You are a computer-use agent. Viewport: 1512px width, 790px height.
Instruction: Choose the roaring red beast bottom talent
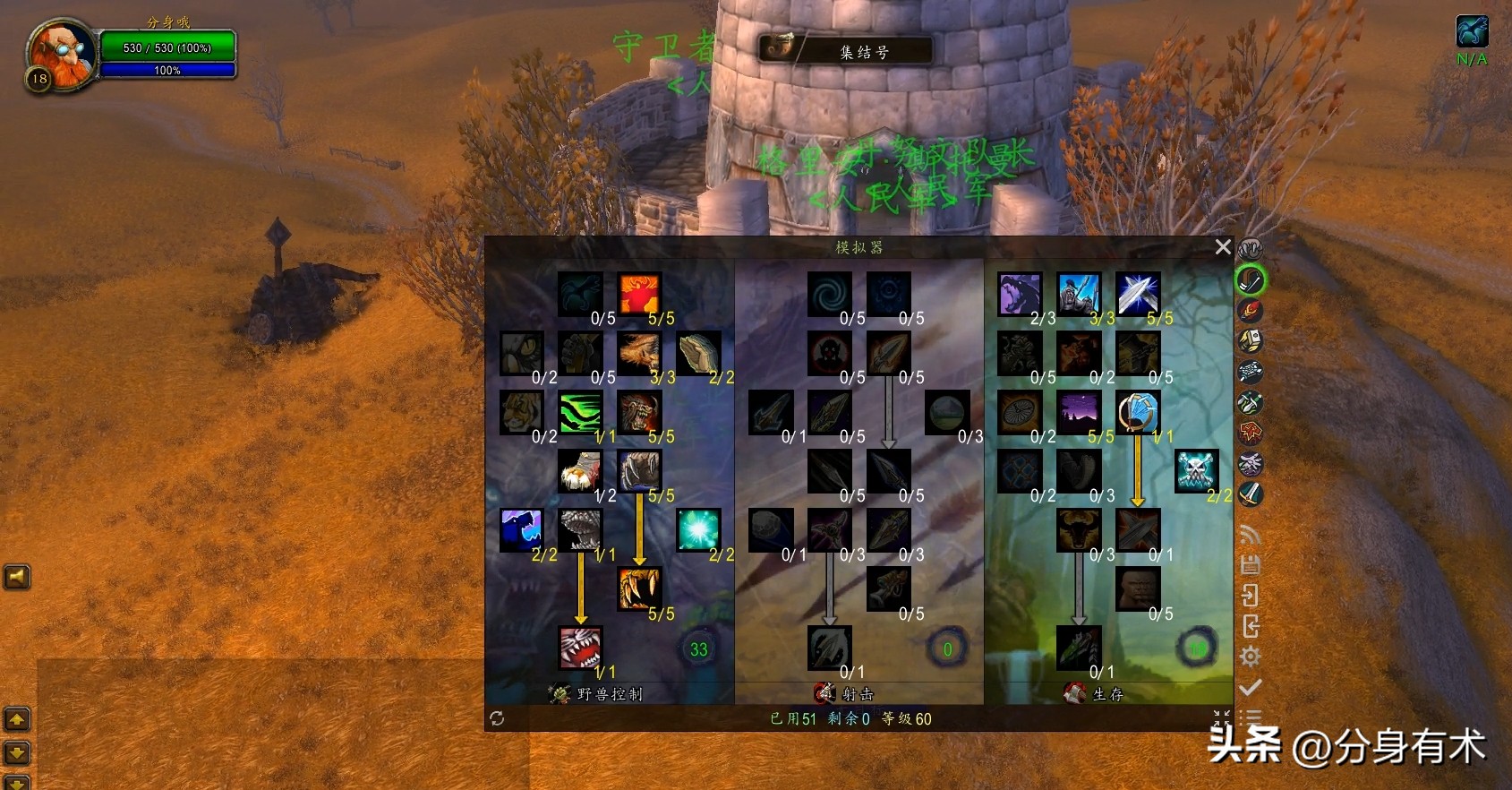tap(580, 648)
